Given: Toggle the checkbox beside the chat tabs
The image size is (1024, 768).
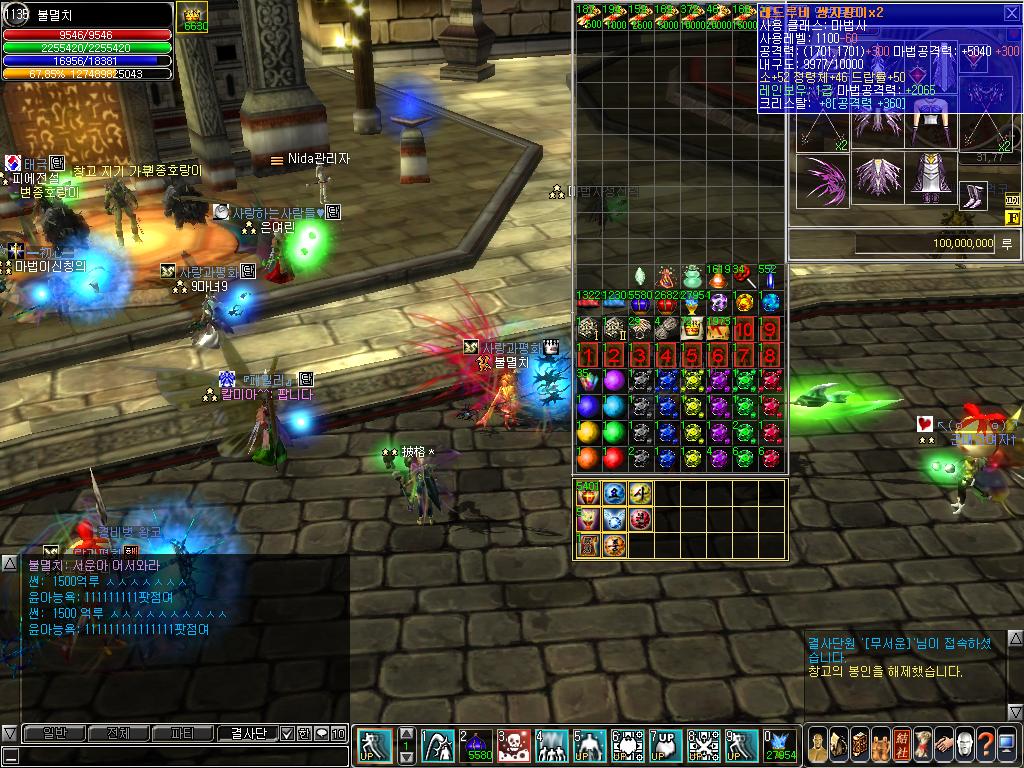Looking at the screenshot, I should (x=288, y=733).
